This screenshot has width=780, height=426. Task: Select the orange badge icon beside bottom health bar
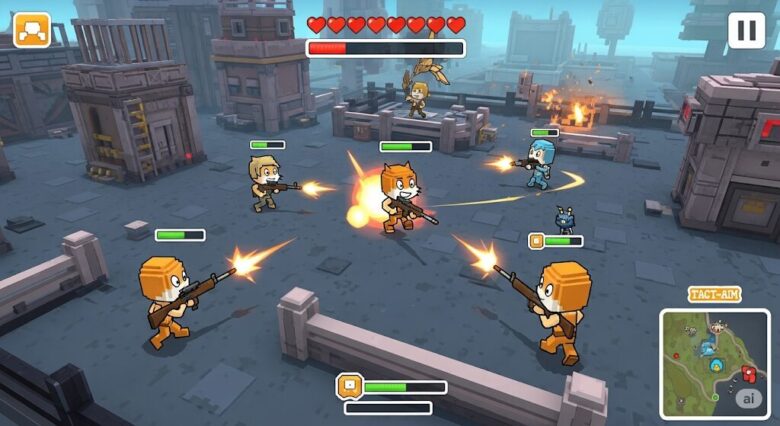[350, 386]
